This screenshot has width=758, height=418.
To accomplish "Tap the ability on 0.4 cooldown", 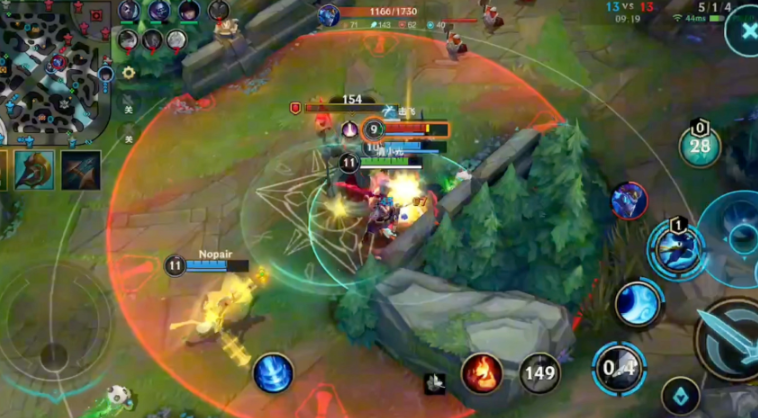I will click(x=619, y=369).
